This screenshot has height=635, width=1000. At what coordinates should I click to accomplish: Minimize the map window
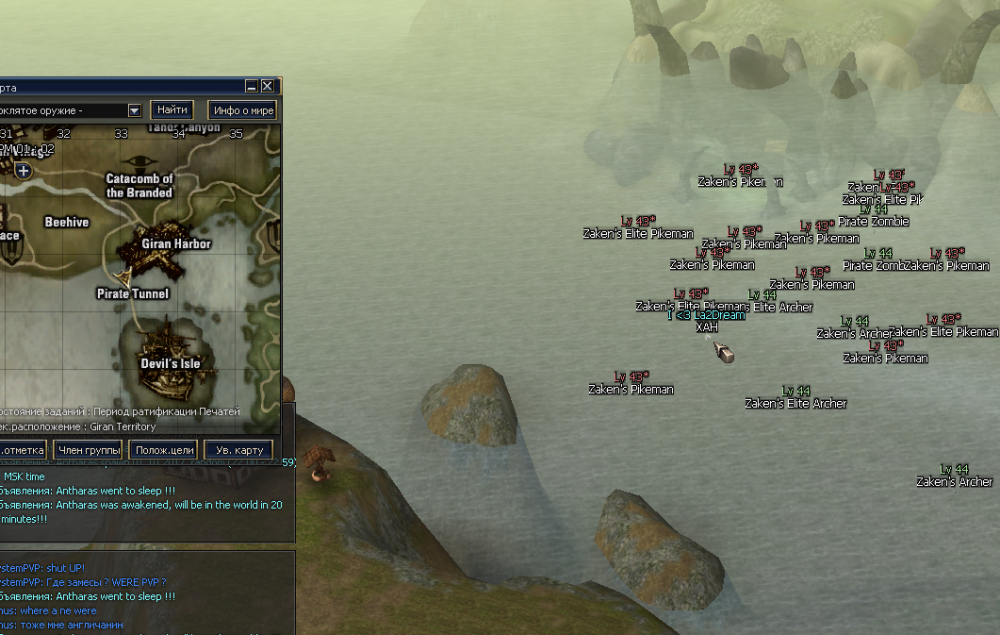point(252,87)
